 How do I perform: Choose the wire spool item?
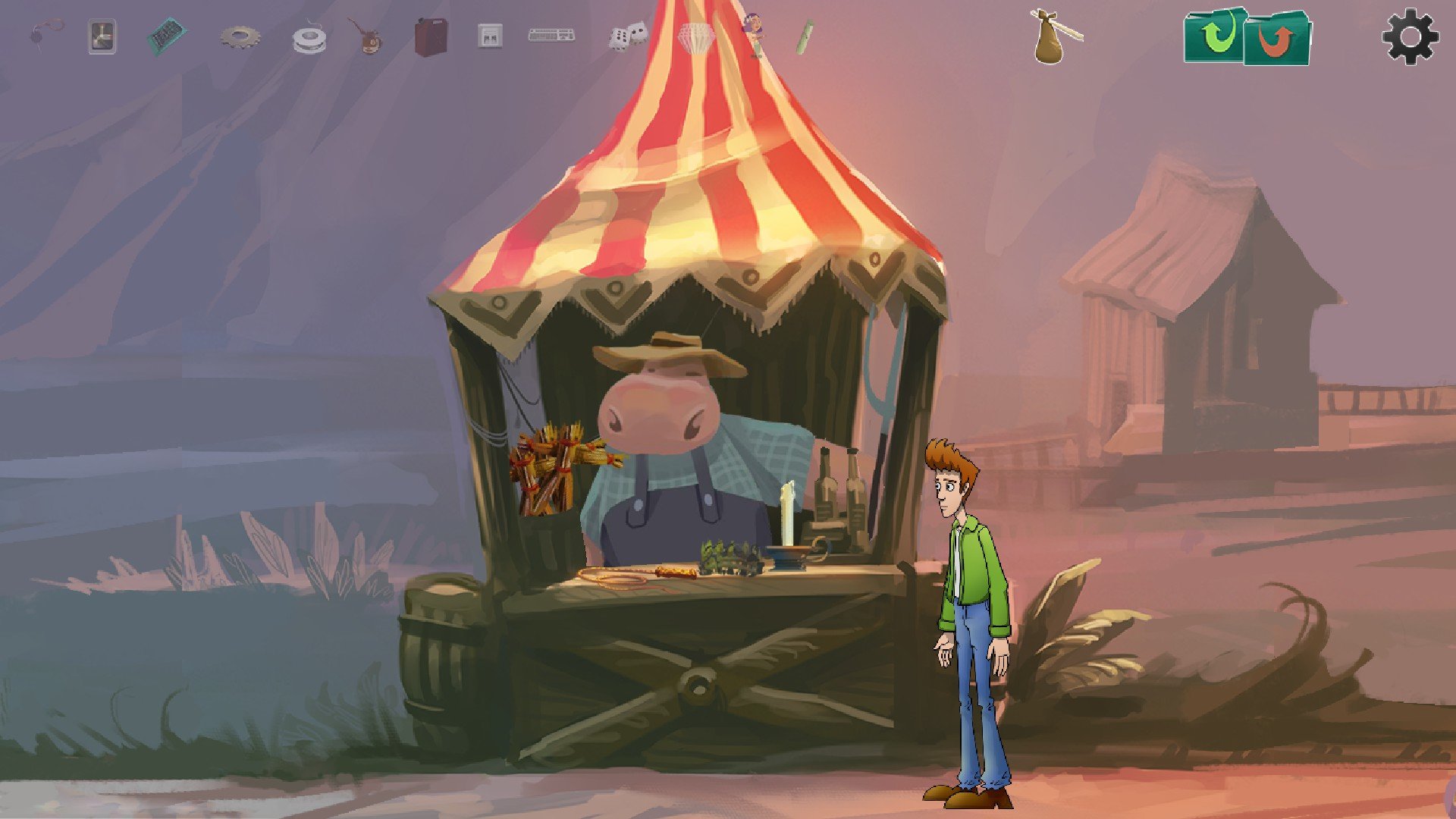pyautogui.click(x=309, y=39)
